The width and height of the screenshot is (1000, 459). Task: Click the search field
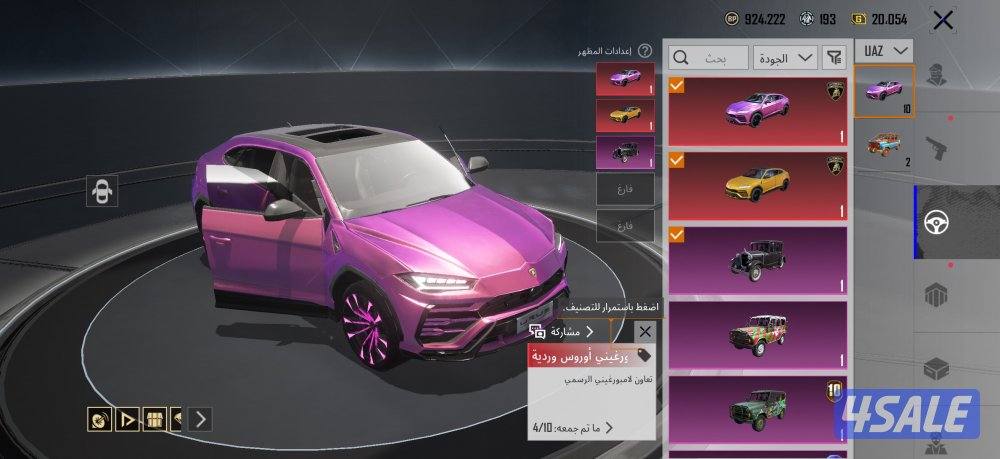709,57
